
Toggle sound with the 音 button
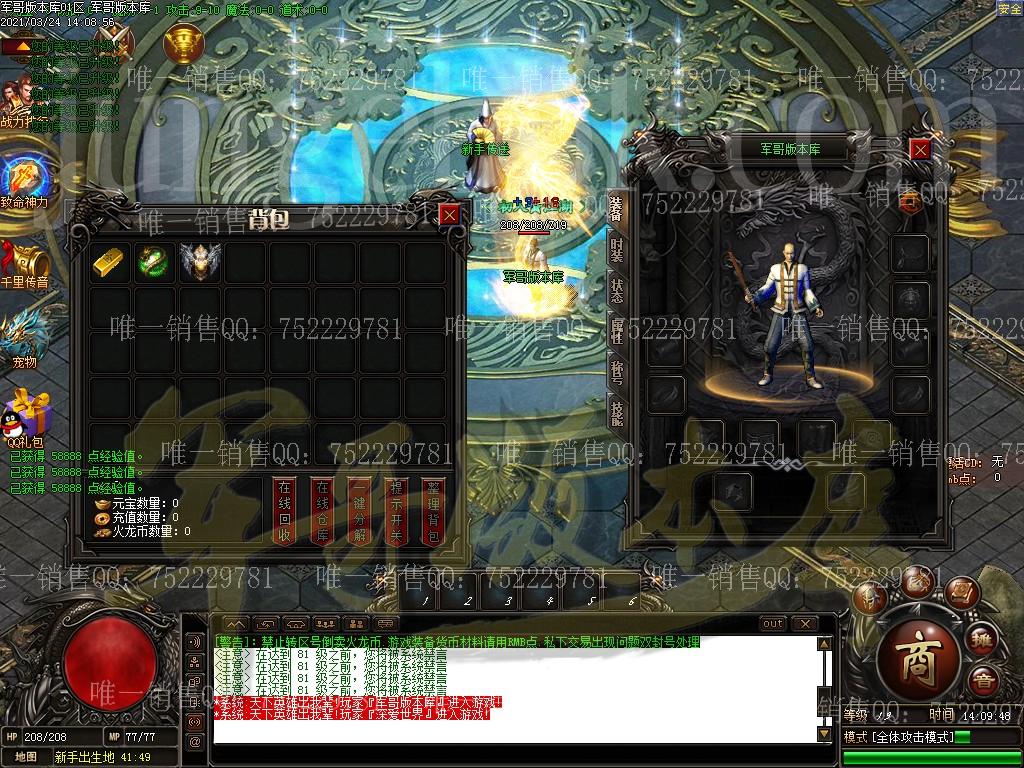click(x=984, y=682)
